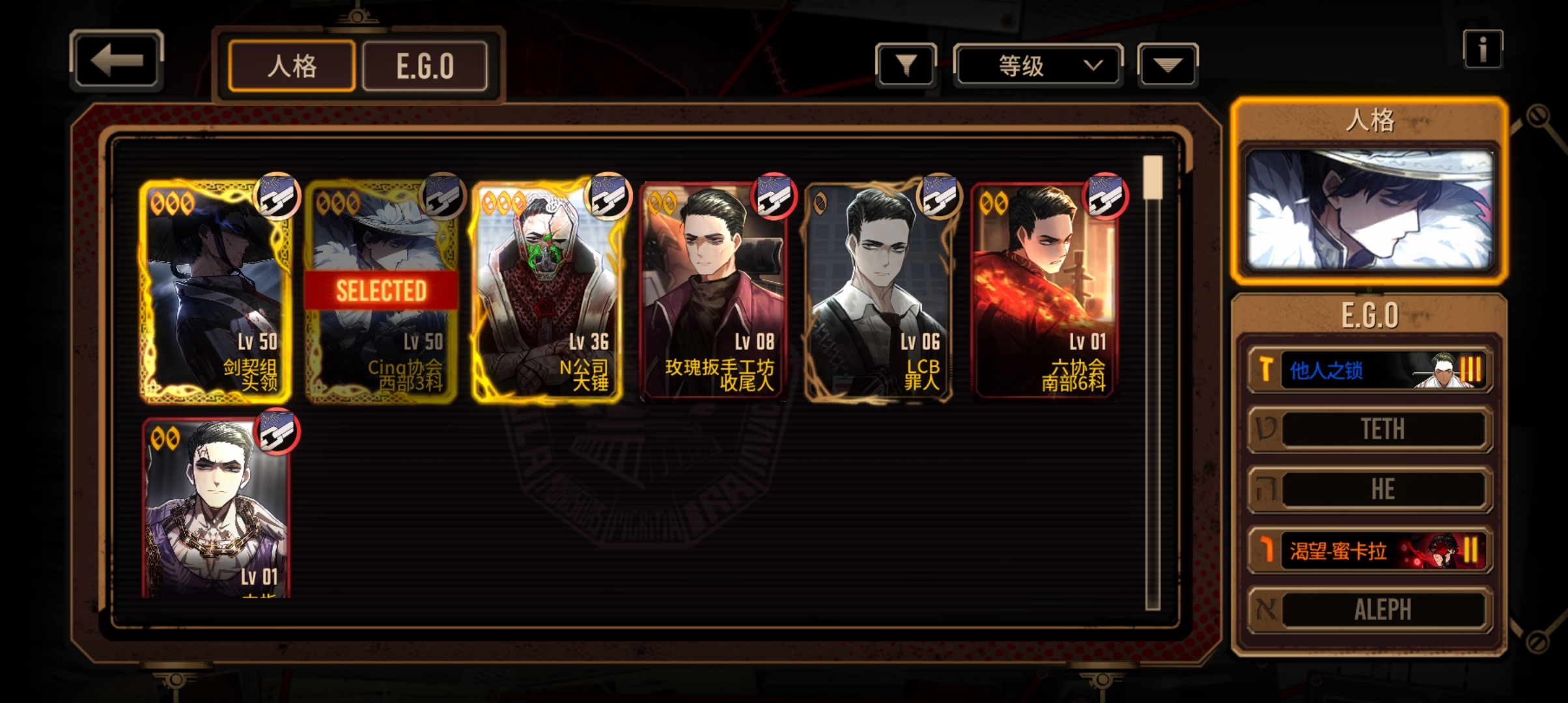Screen dimensions: 1568x703
Task: Choose the 剑契组头领 Lv 50 card
Action: tap(215, 291)
